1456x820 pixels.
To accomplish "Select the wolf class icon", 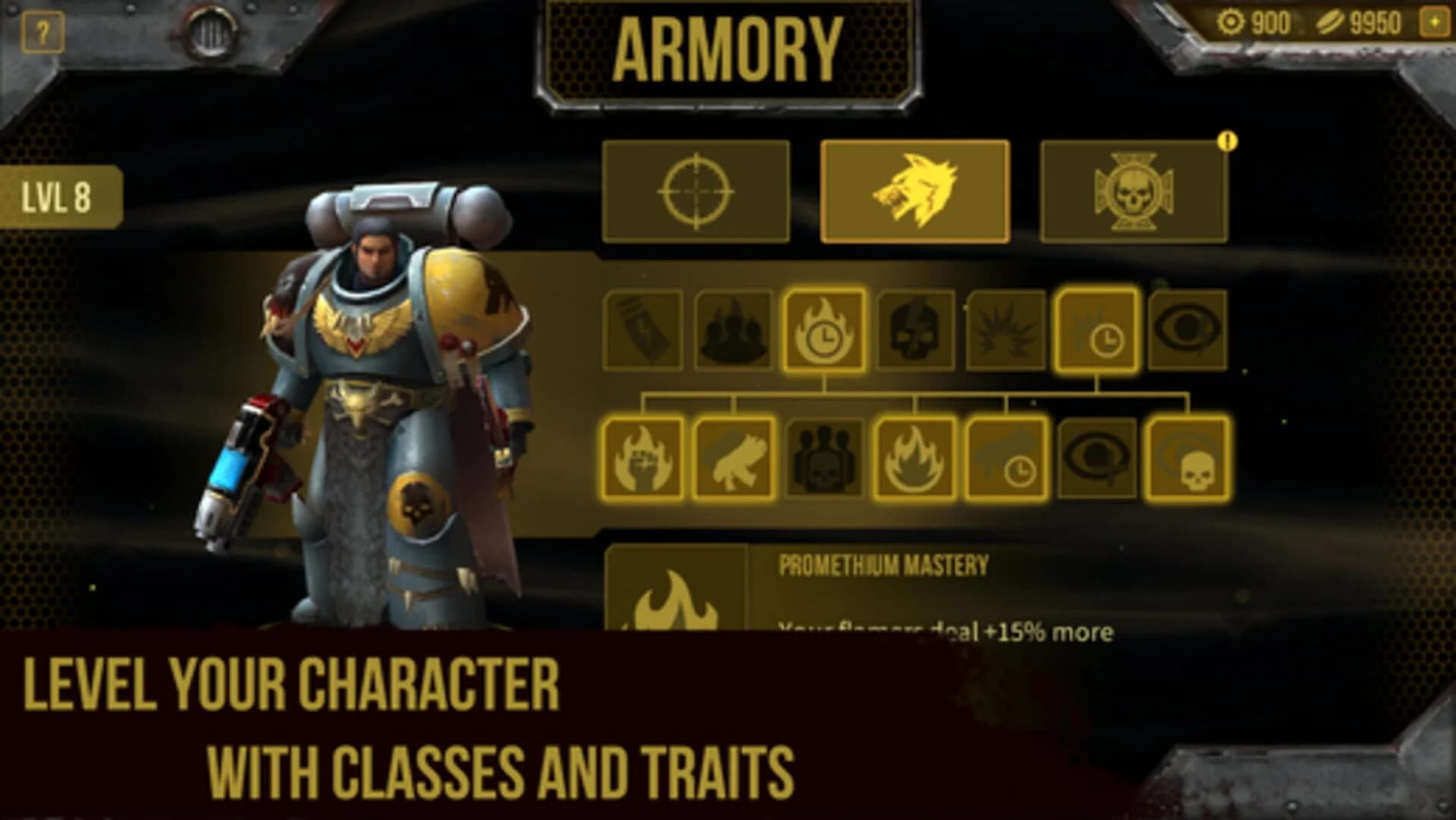I will click(x=918, y=191).
